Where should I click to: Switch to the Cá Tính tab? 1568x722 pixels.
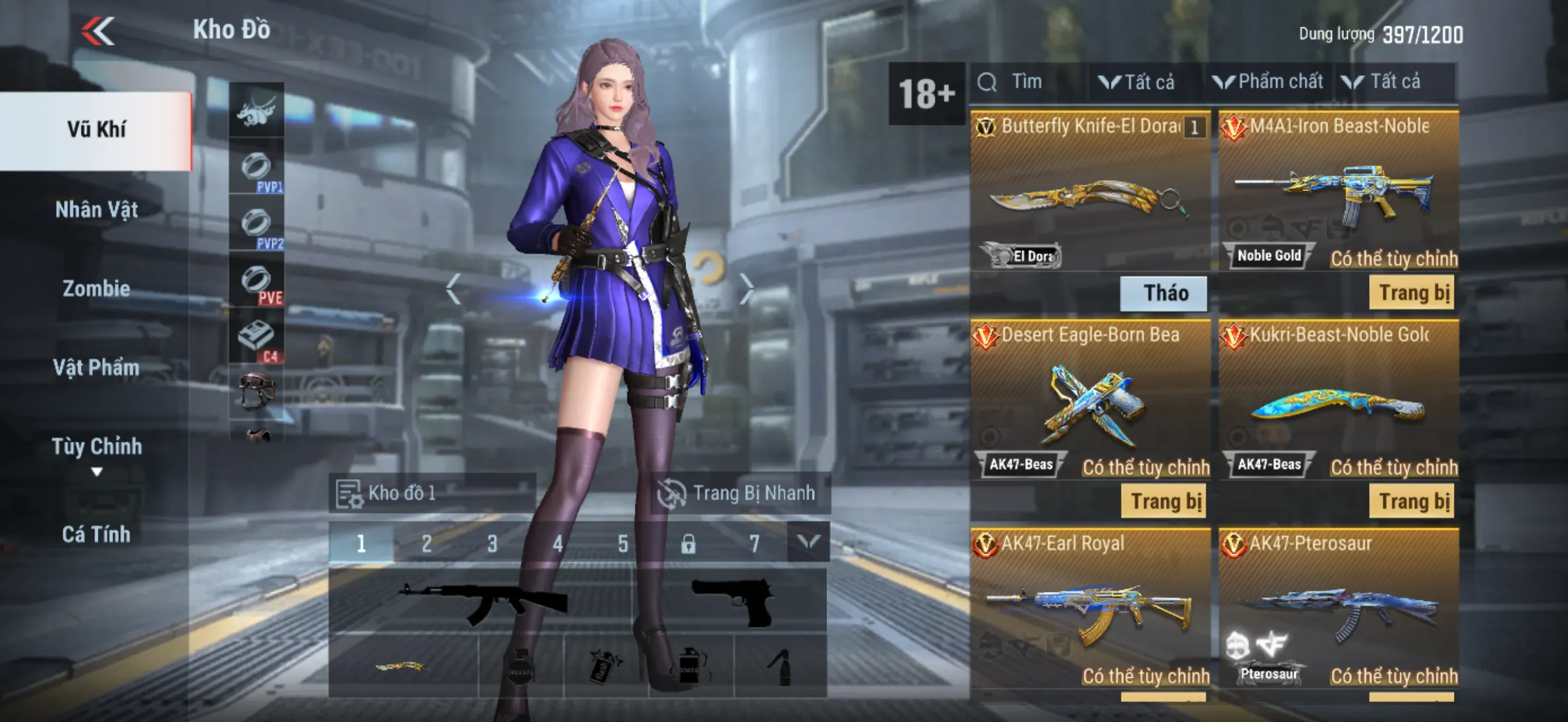pyautogui.click(x=96, y=534)
